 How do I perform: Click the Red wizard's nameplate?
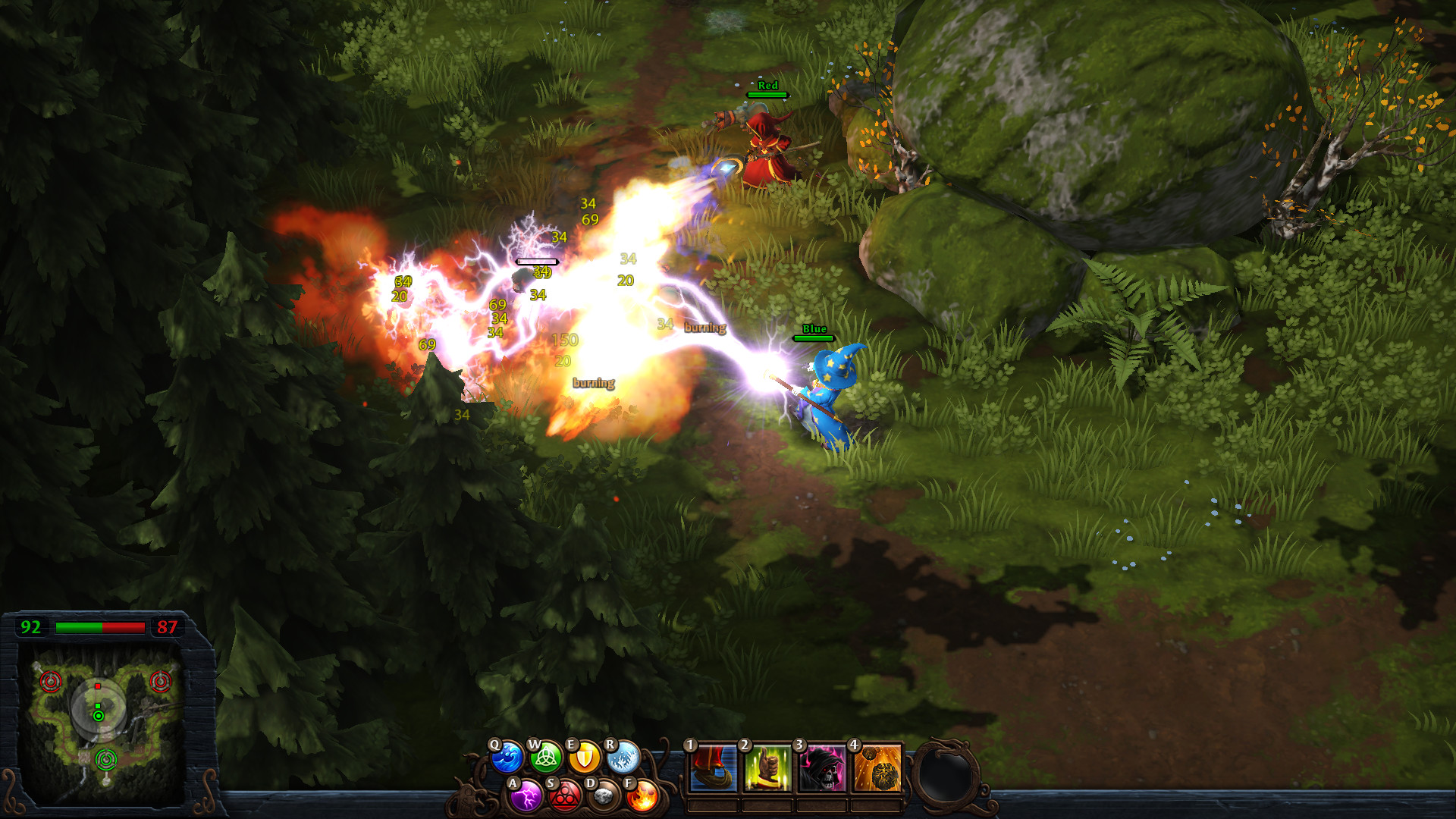pos(767,88)
